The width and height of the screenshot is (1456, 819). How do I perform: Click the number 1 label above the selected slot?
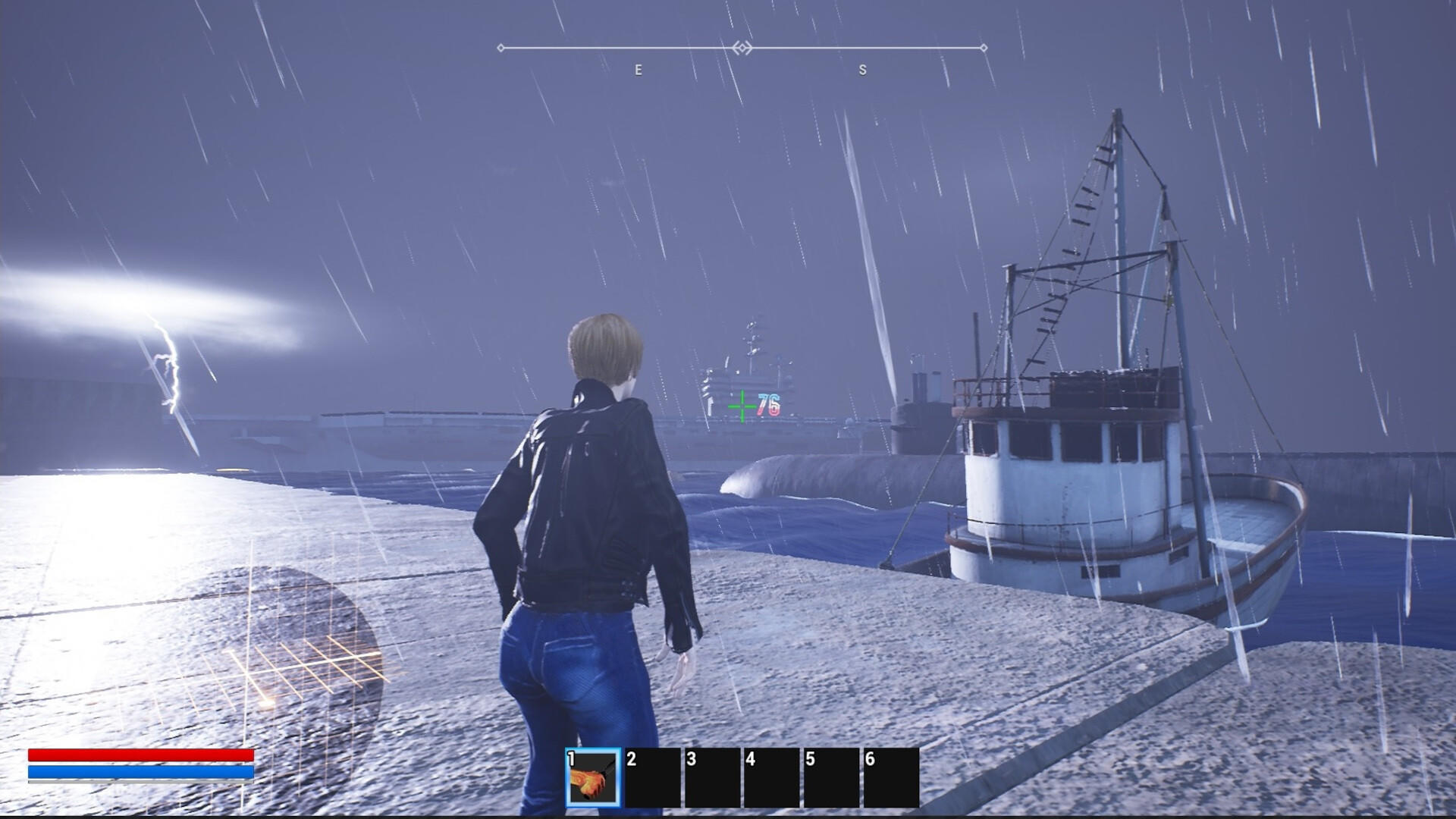click(x=571, y=758)
